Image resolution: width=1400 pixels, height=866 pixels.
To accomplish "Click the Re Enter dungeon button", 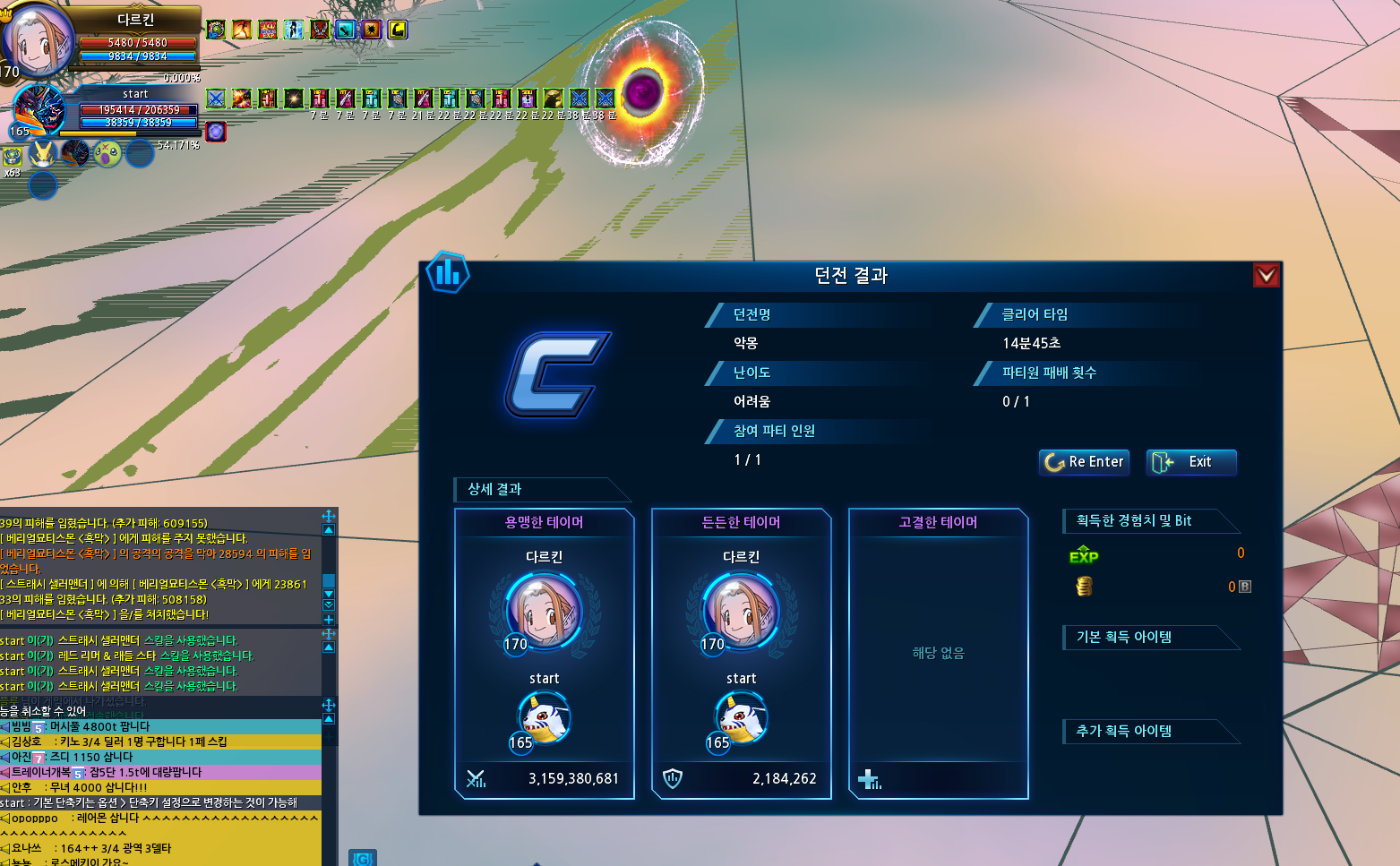I will point(1084,462).
